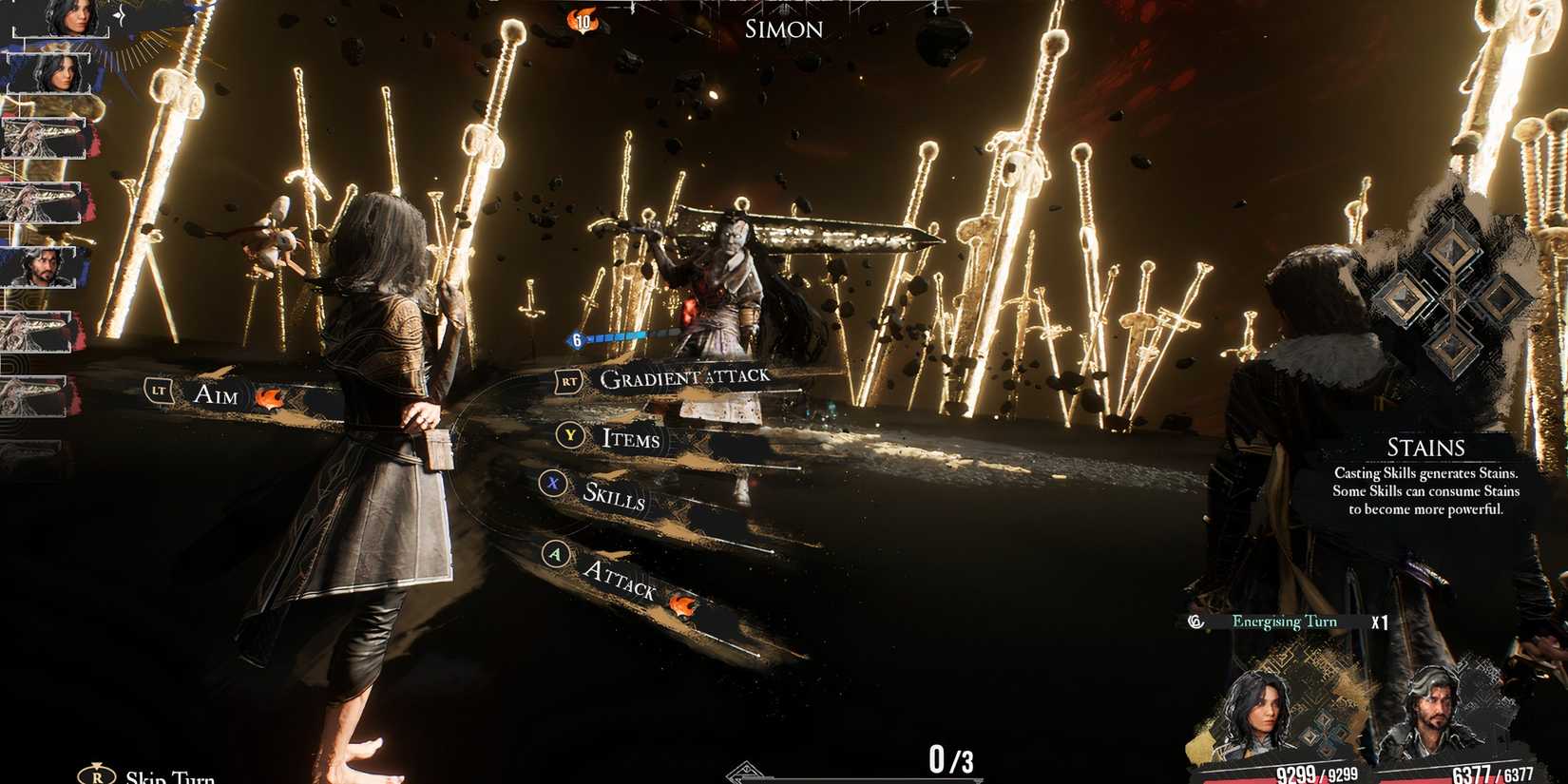Viewport: 1568px width, 784px height.
Task: Click the Energising Turn status icon
Action: 1195,621
